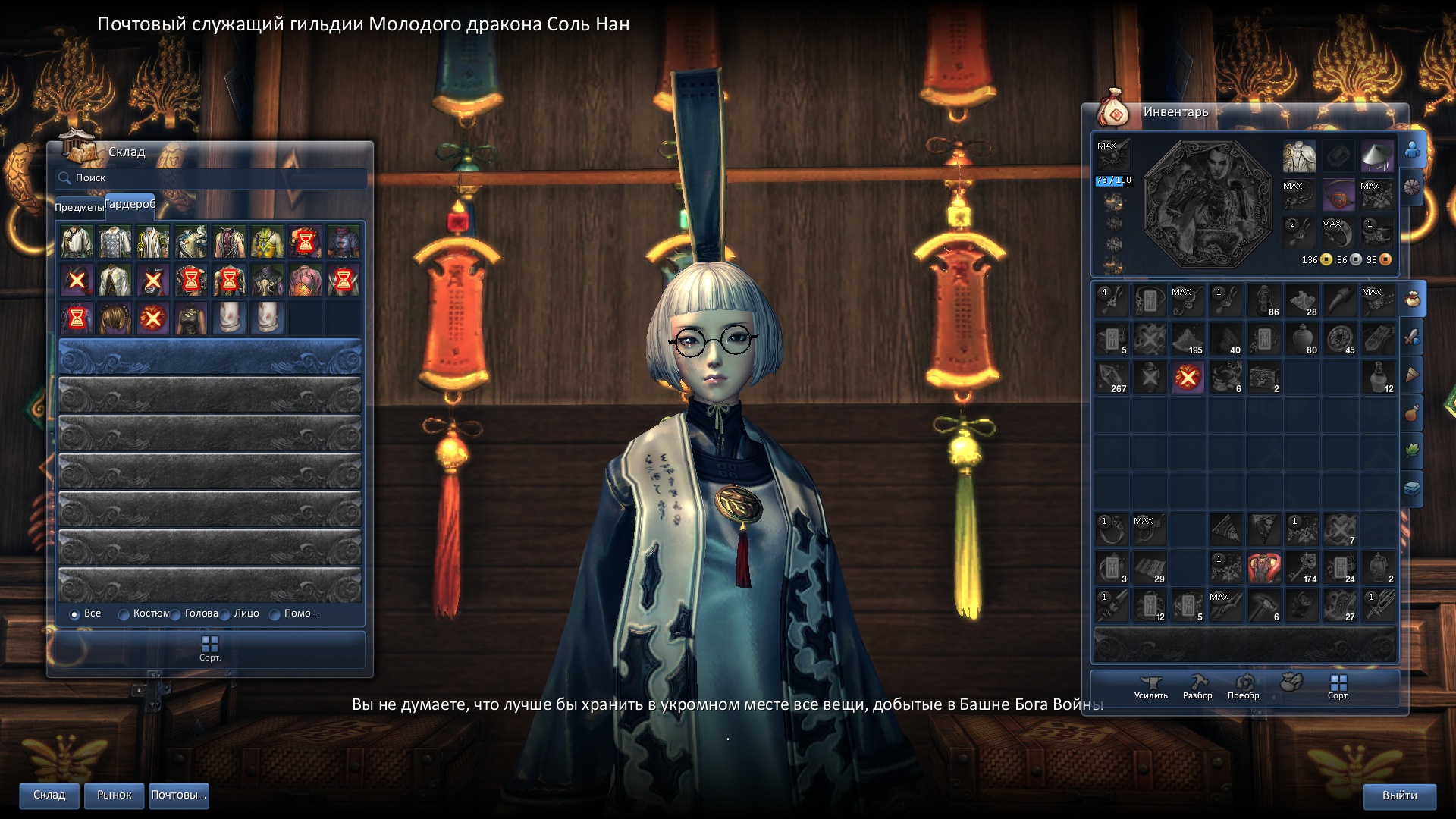Choose the Голова filter
This screenshot has width=1456, height=819.
click(176, 614)
